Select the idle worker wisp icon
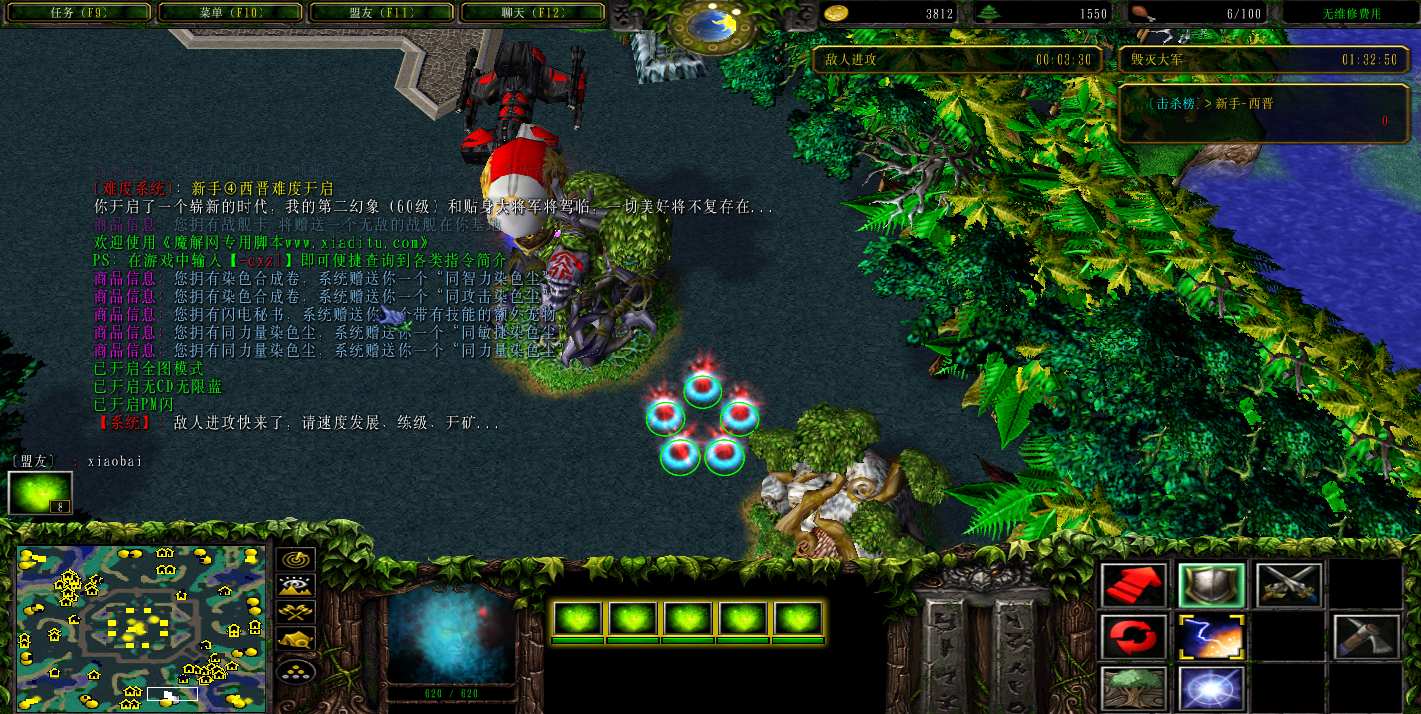This screenshot has width=1421, height=714. pos(40,493)
